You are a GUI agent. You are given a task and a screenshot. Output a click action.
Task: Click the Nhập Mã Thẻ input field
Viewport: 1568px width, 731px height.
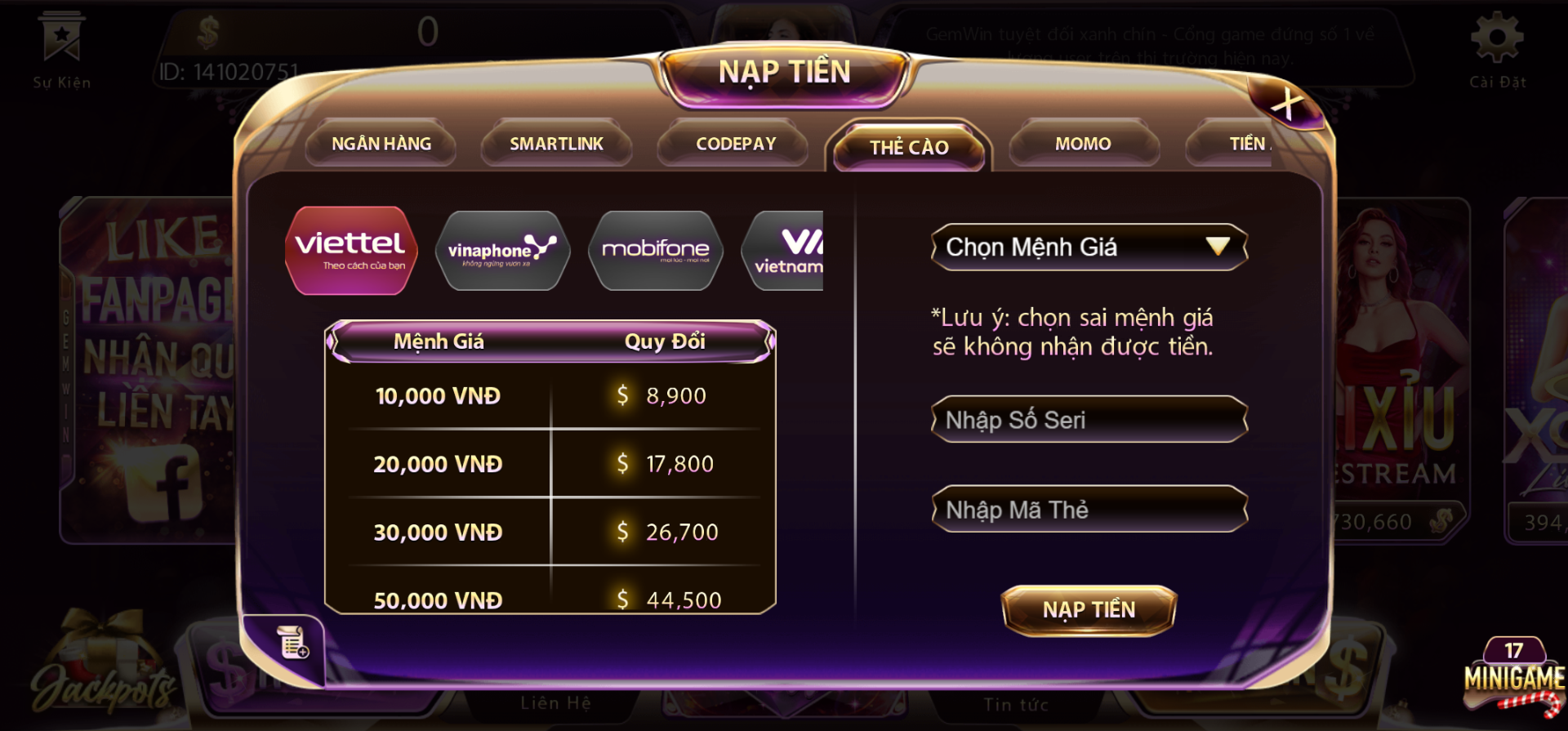(x=1088, y=509)
